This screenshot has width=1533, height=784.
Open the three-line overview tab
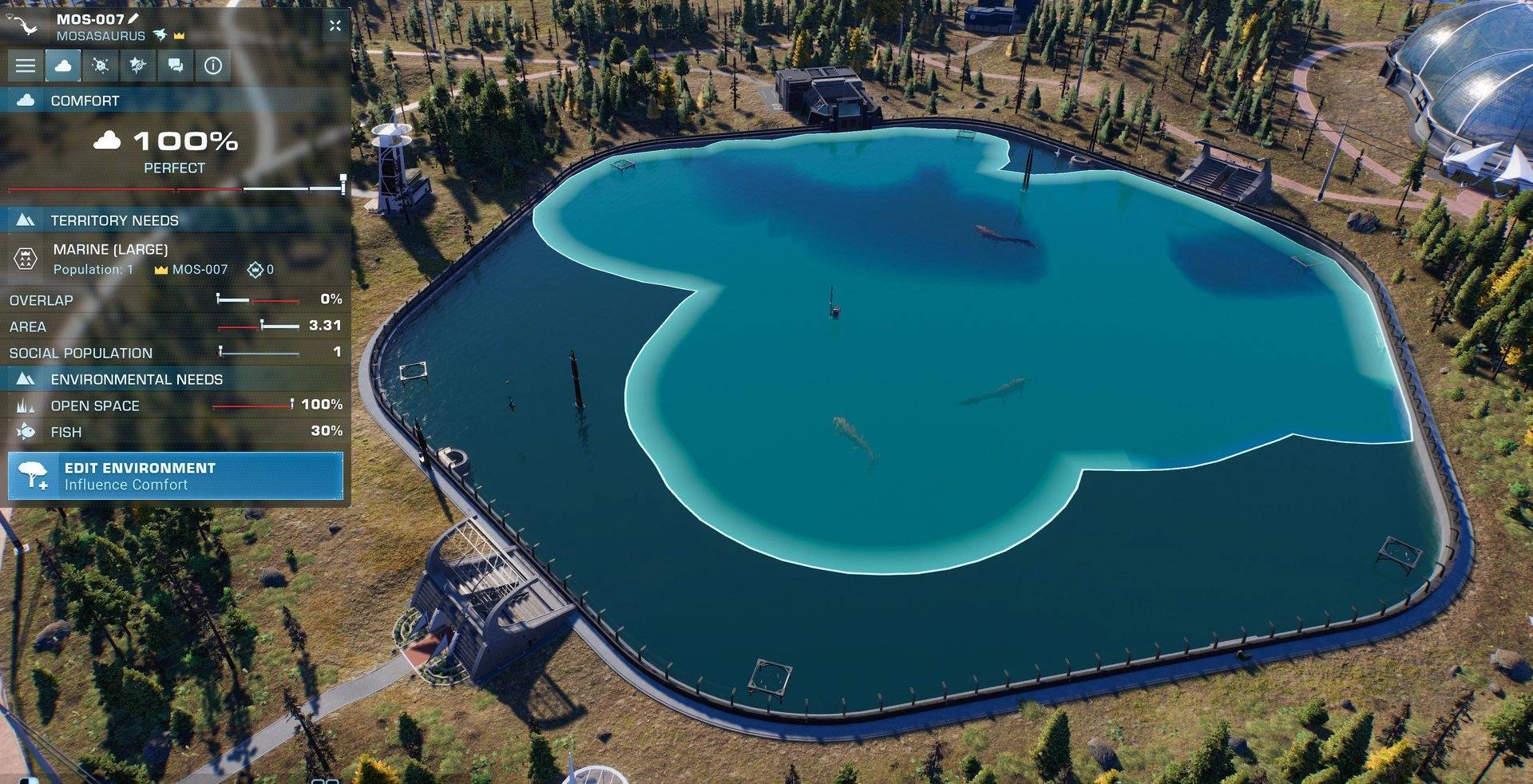coord(26,65)
